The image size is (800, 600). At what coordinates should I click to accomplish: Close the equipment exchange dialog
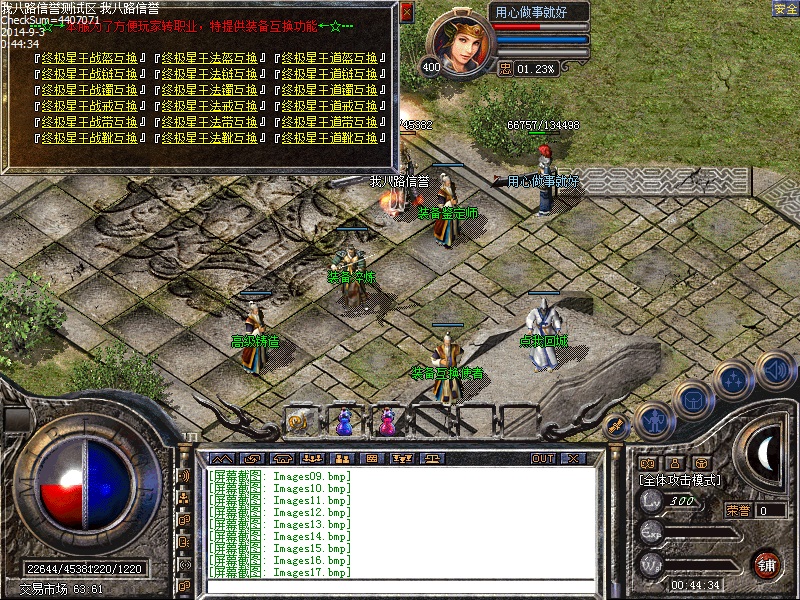pyautogui.click(x=406, y=12)
